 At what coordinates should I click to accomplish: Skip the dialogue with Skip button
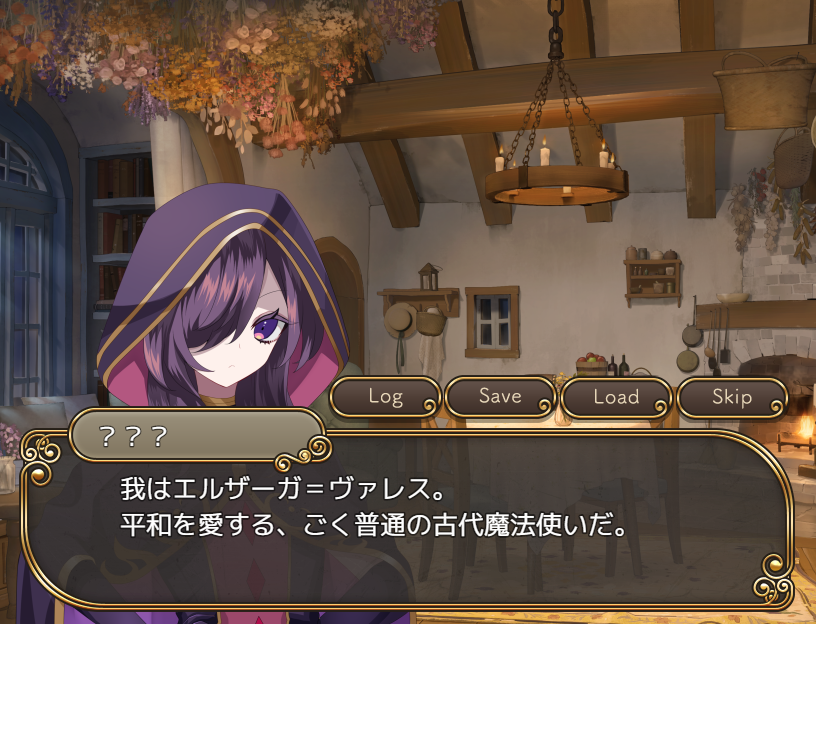pyautogui.click(x=732, y=397)
